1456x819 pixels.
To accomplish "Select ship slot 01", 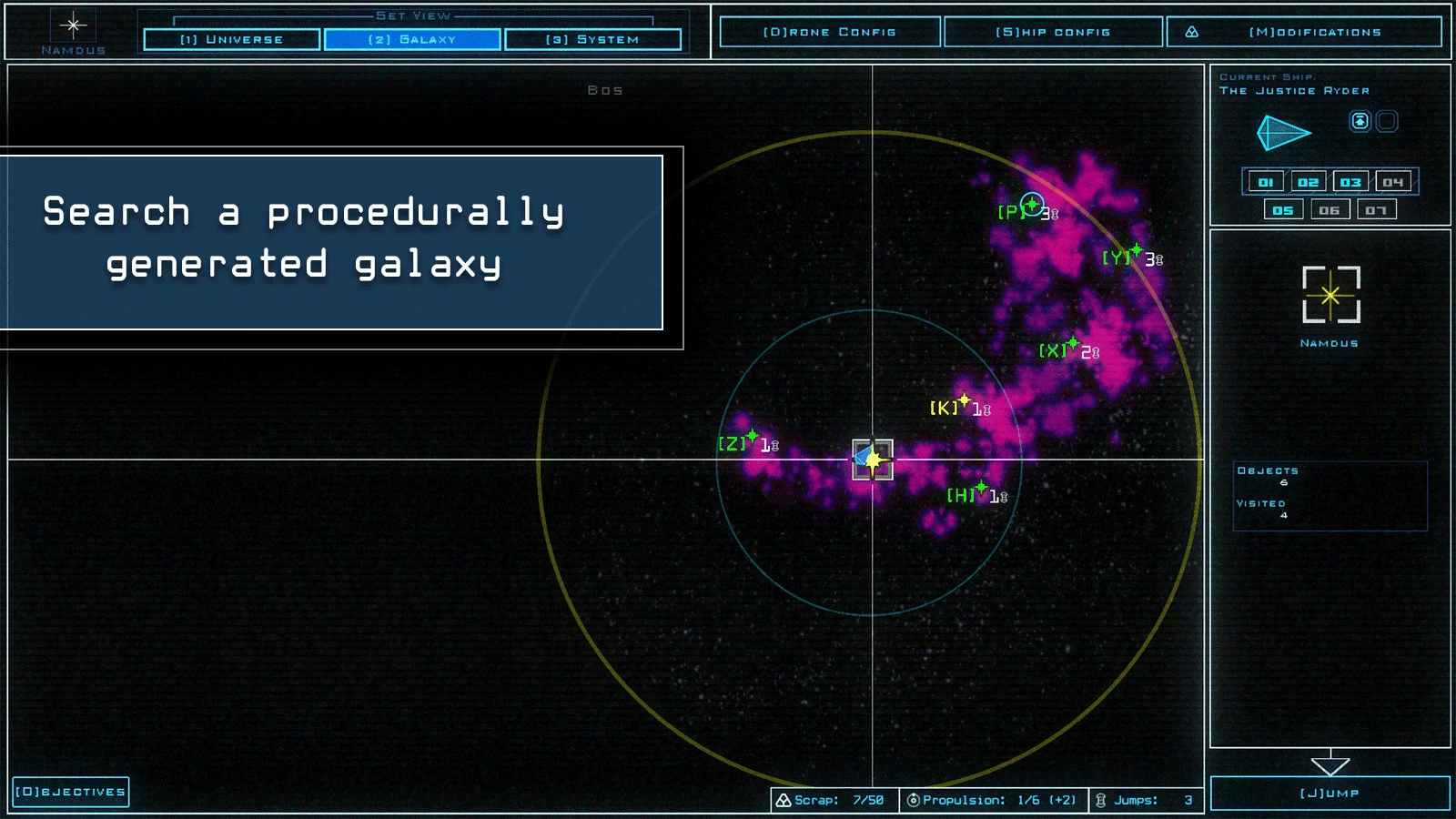I will point(1265,182).
